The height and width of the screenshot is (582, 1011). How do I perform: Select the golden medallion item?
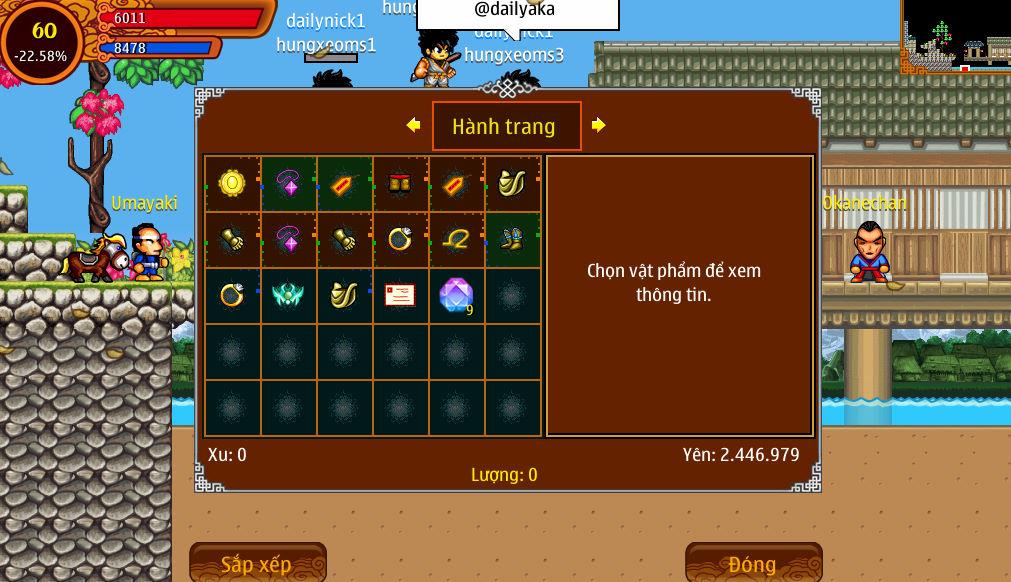pos(232,183)
